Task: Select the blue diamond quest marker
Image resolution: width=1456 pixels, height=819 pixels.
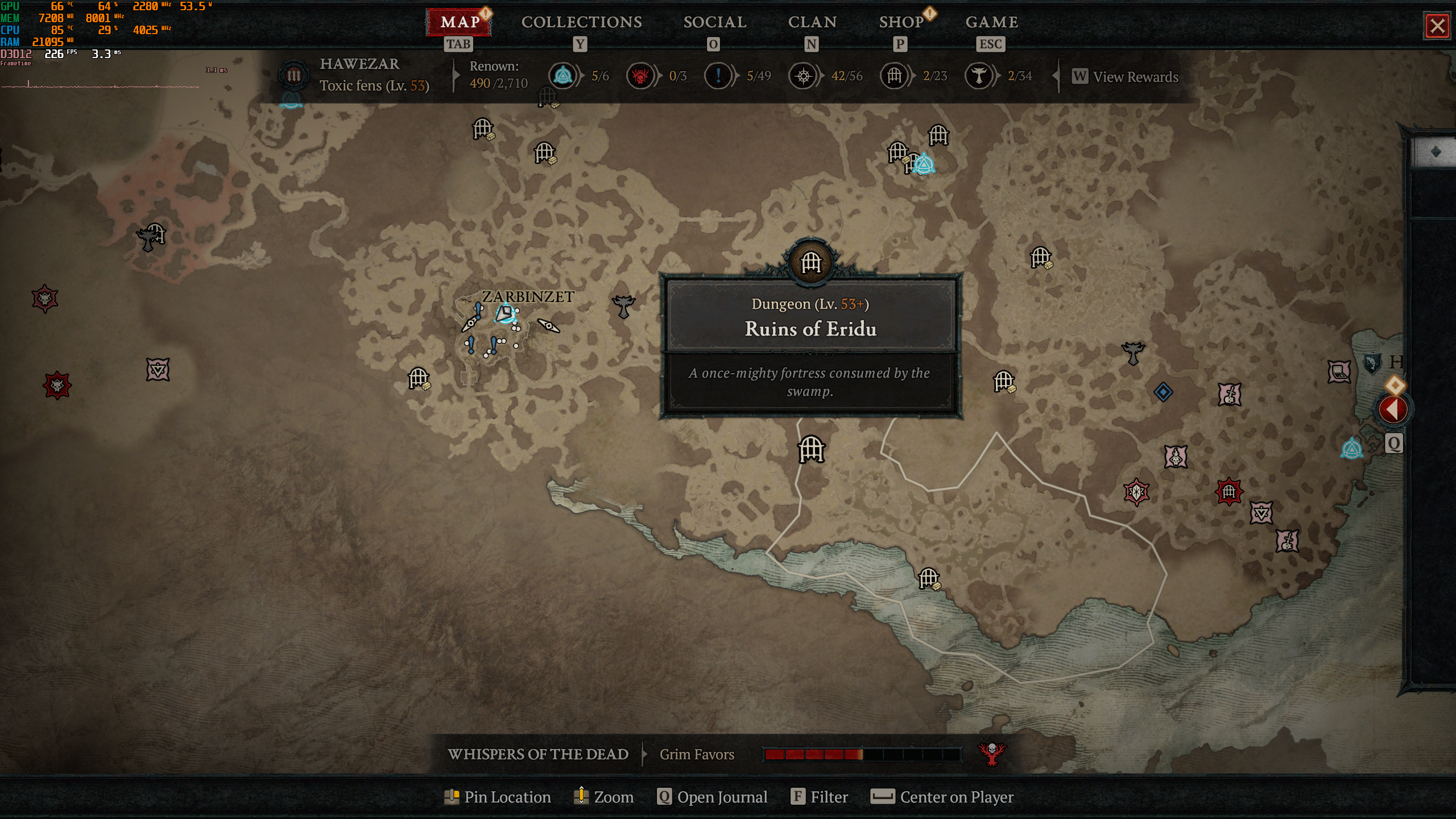Action: (1163, 392)
